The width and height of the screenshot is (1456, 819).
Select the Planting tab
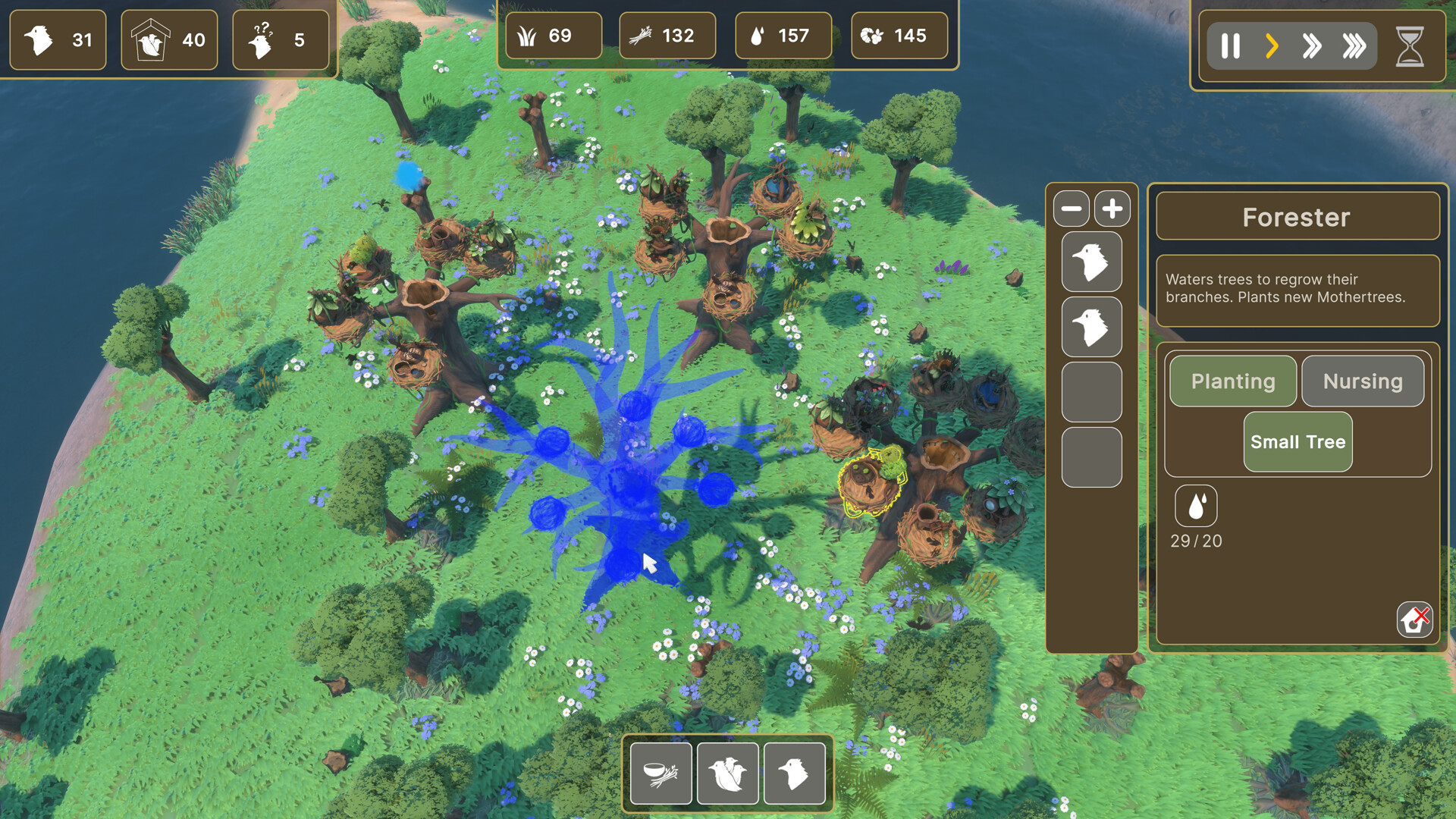point(1232,381)
